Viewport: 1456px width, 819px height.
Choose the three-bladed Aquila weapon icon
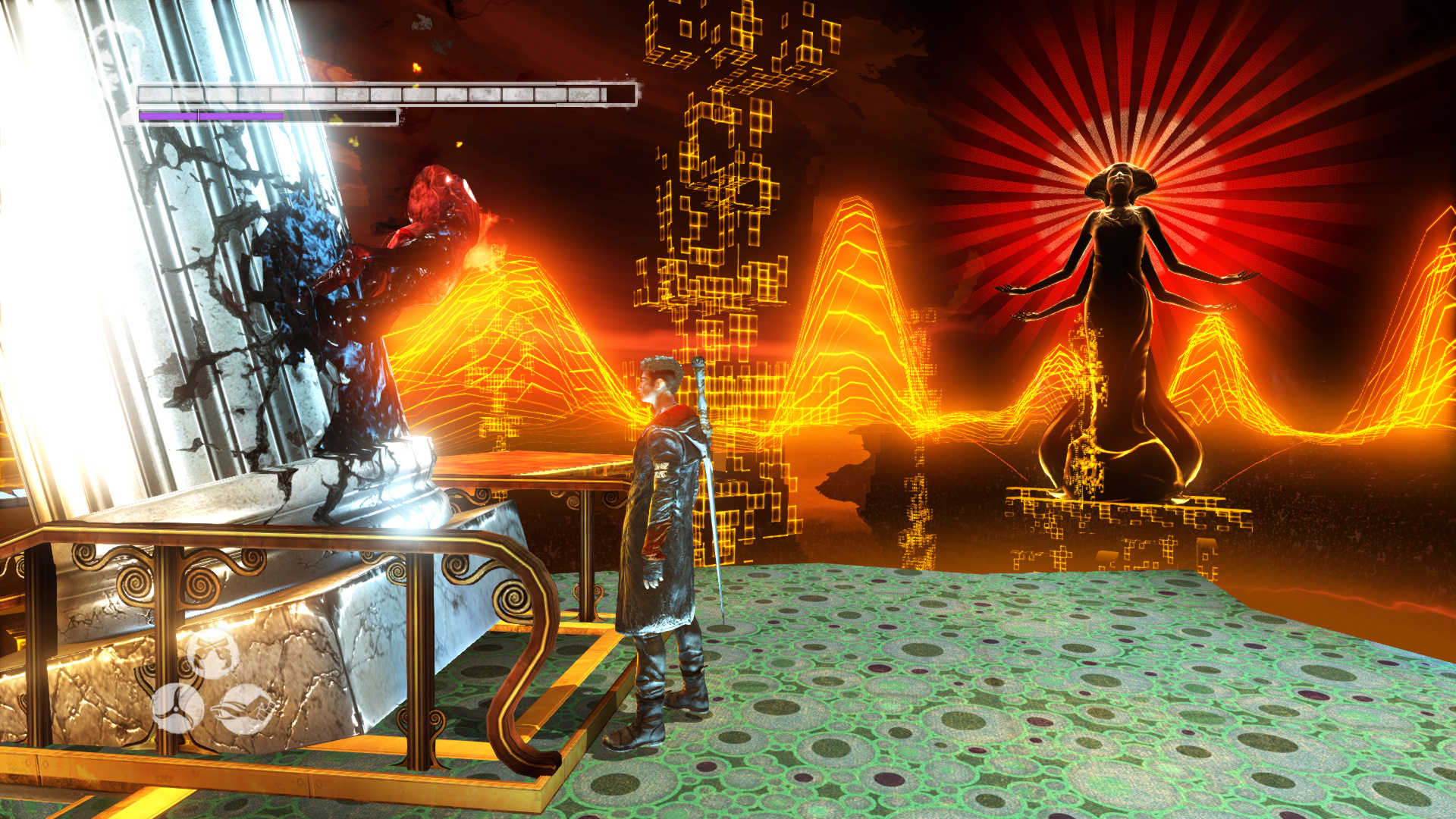(x=178, y=708)
